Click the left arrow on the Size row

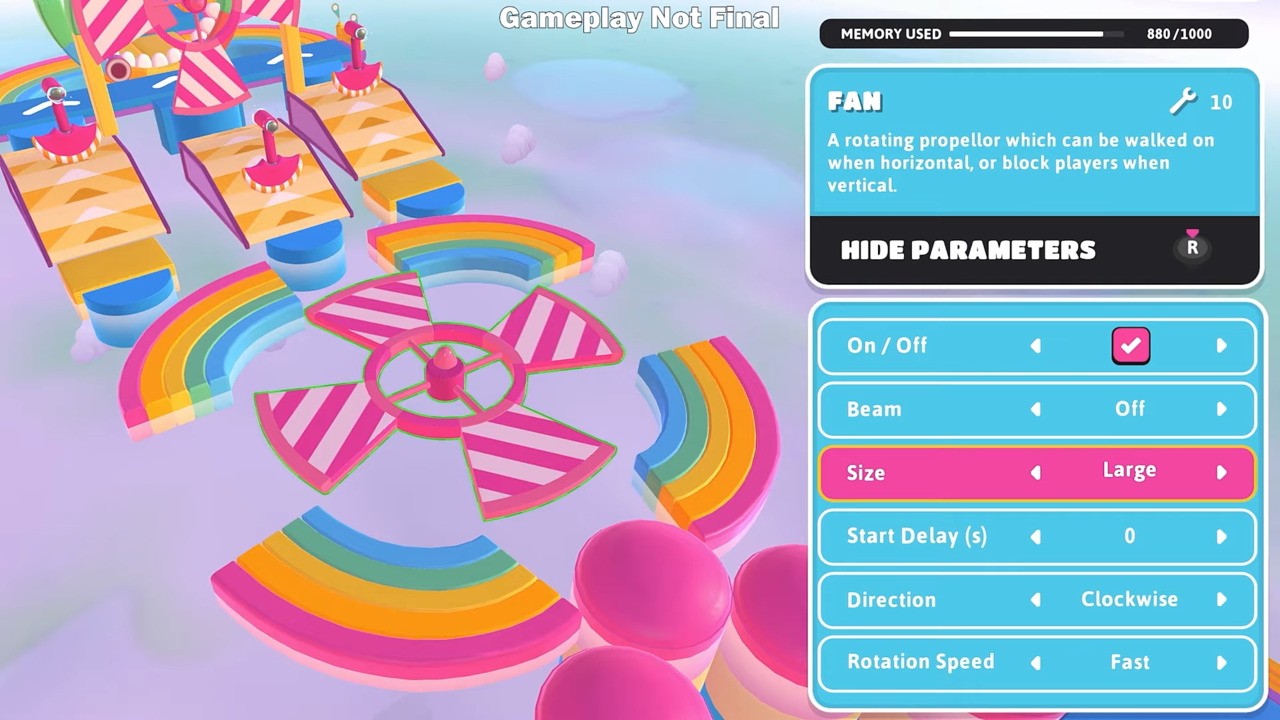pyautogui.click(x=1035, y=472)
